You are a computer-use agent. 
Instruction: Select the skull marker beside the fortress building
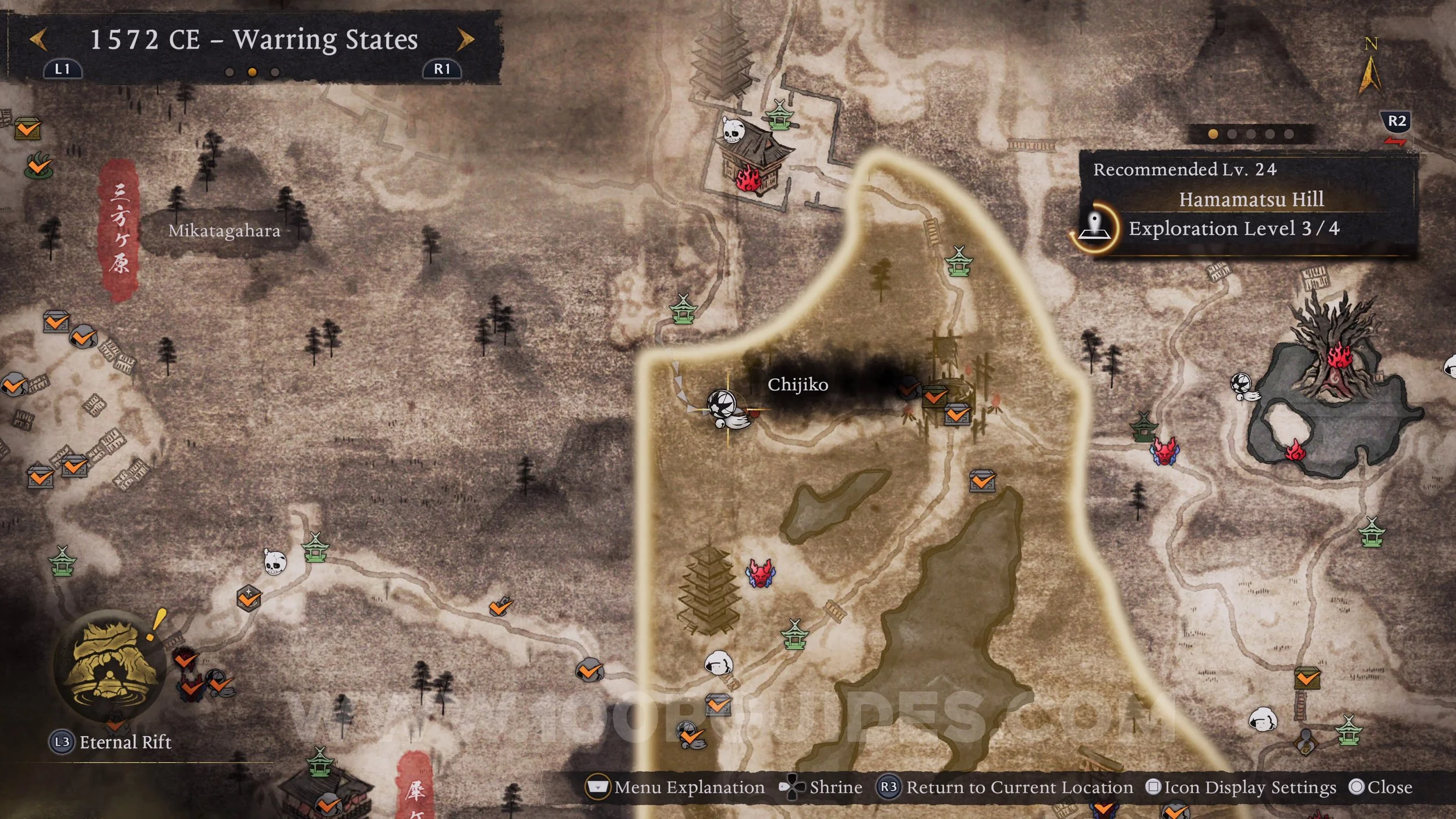(x=733, y=129)
